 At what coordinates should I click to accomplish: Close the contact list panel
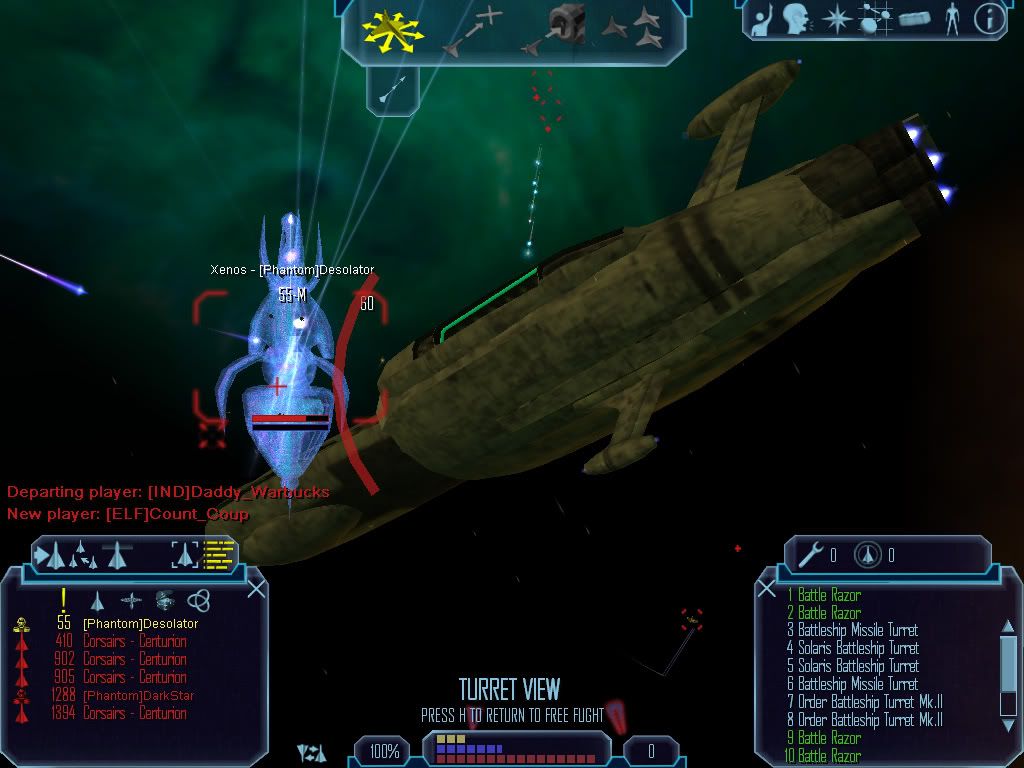point(256,589)
